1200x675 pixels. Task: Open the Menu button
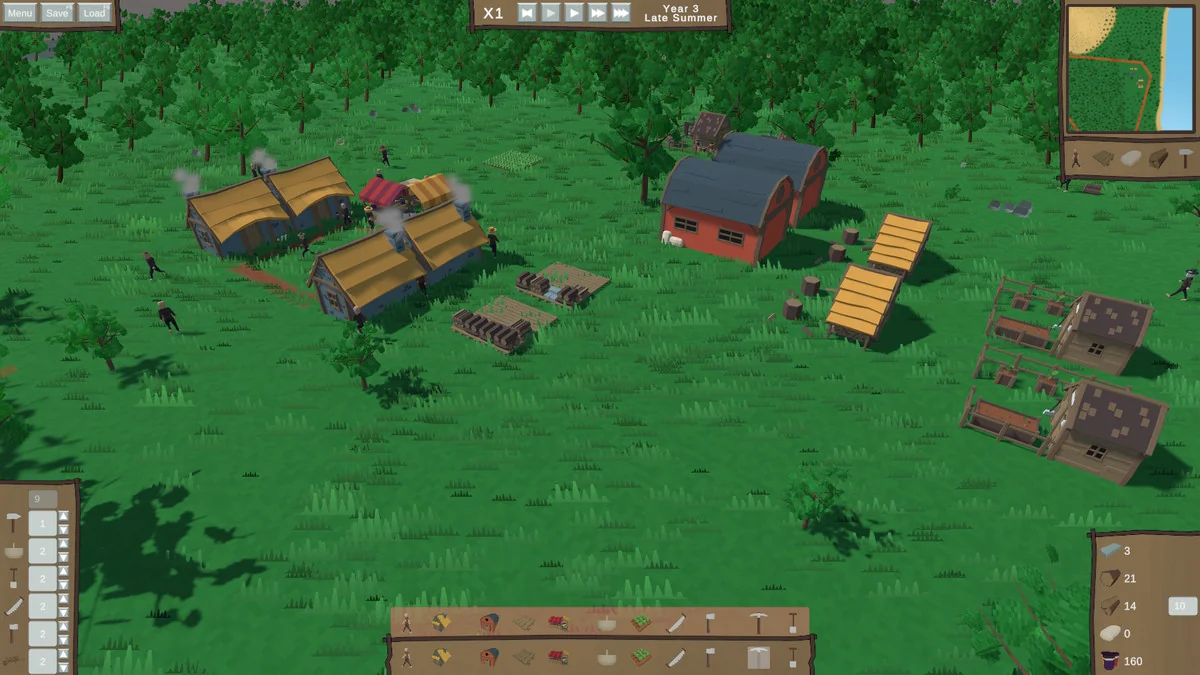[20, 13]
